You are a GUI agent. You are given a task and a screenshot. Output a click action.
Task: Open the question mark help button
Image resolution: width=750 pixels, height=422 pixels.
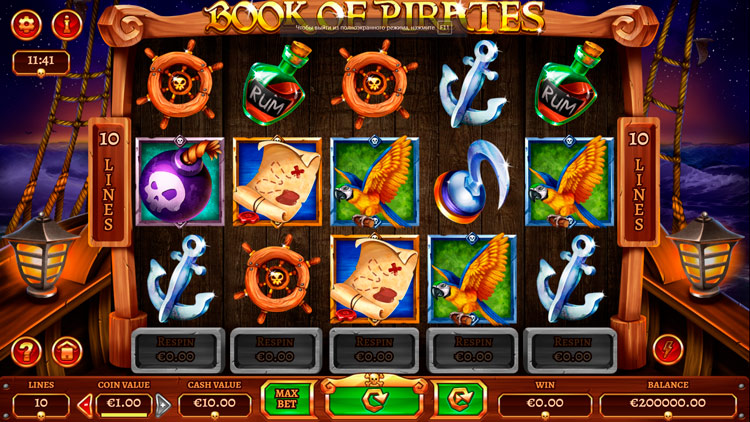[x=27, y=351]
